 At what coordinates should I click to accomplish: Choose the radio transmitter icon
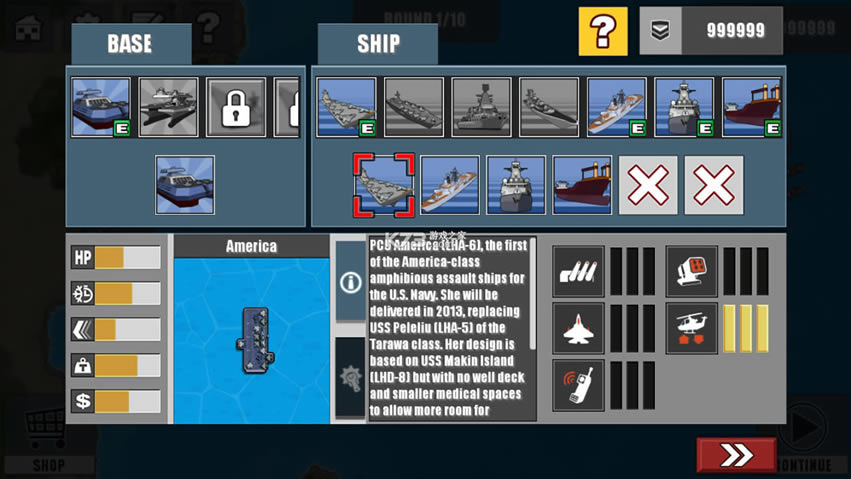[578, 386]
